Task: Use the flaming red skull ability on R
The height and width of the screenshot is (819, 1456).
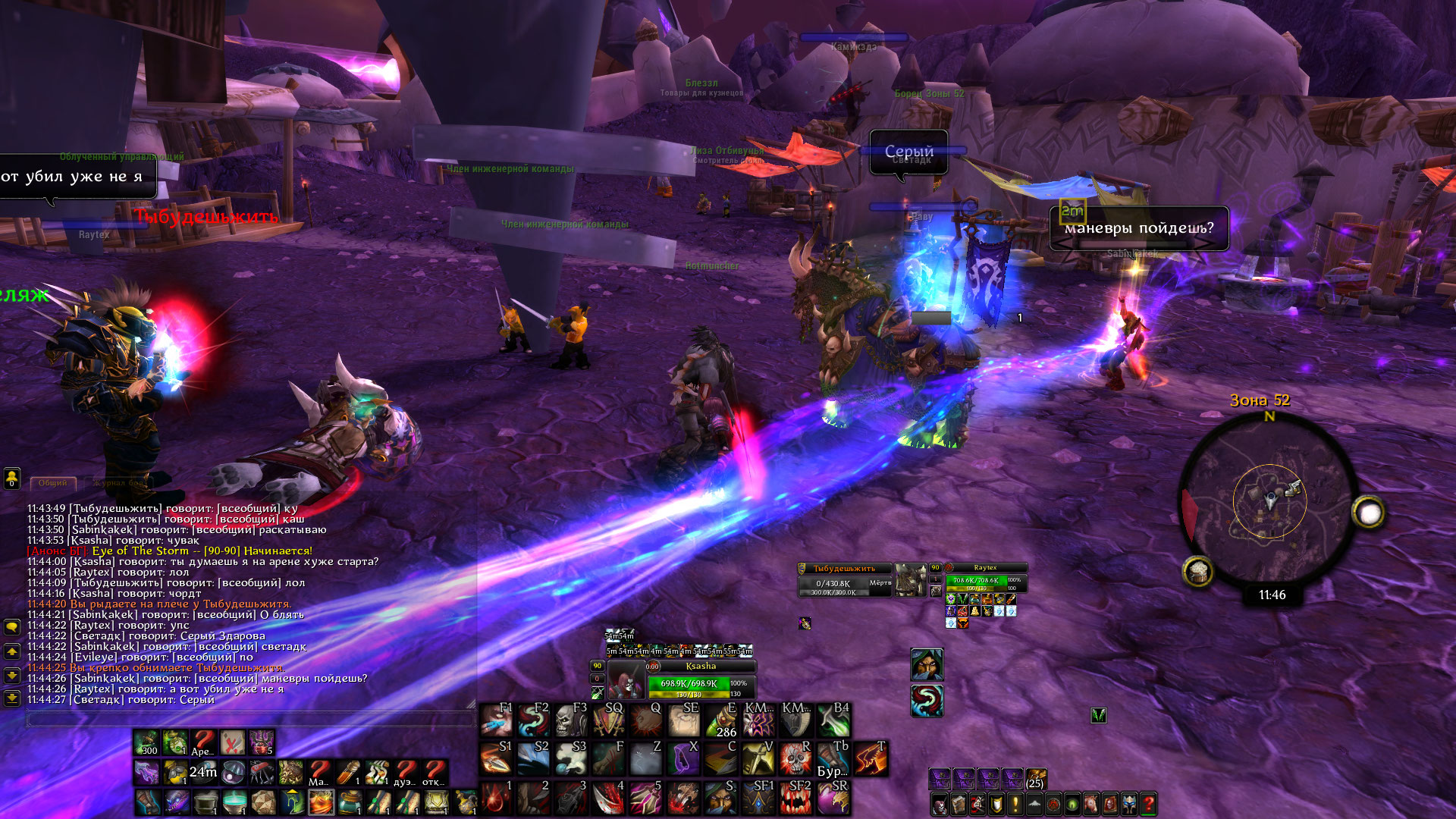Action: click(x=795, y=758)
